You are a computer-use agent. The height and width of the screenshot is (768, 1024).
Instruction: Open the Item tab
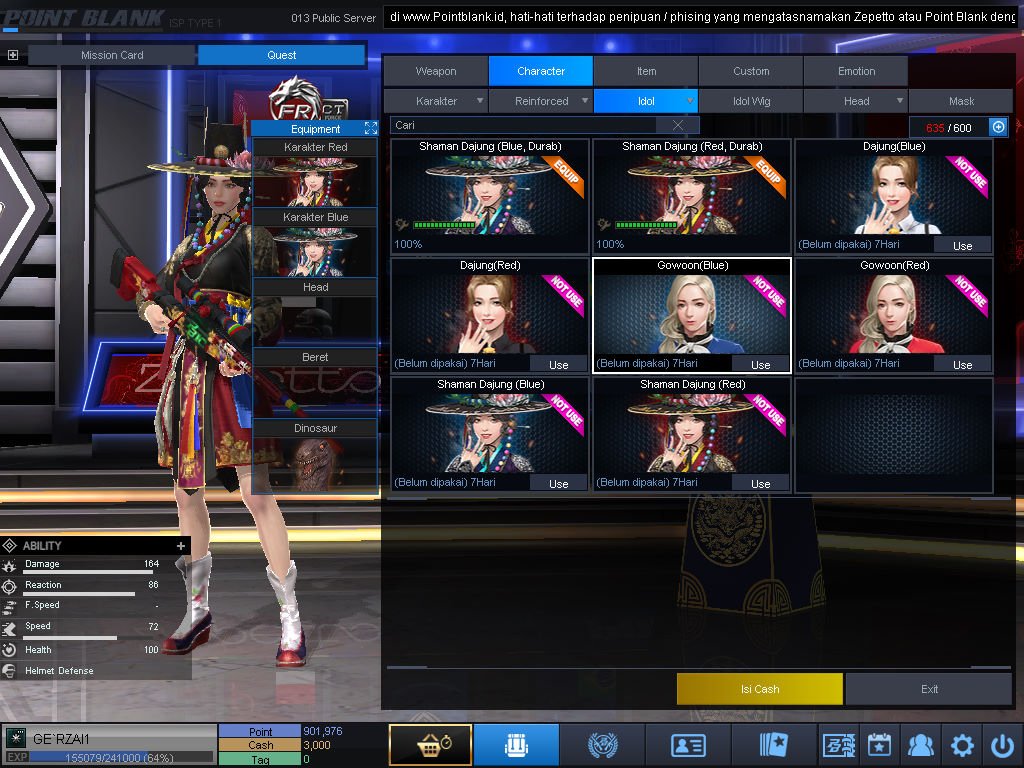point(646,71)
